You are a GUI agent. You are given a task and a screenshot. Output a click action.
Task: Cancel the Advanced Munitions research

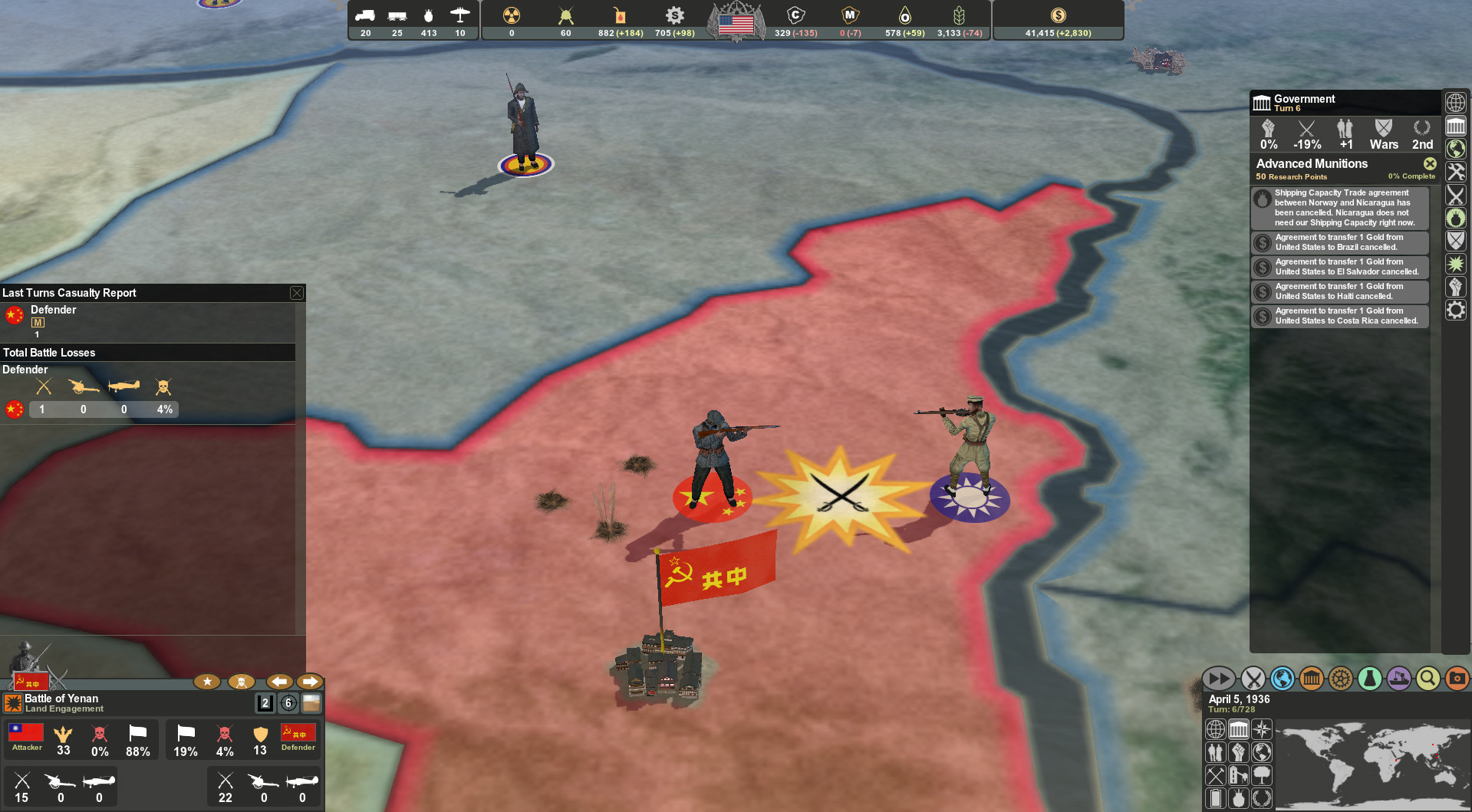point(1430,163)
